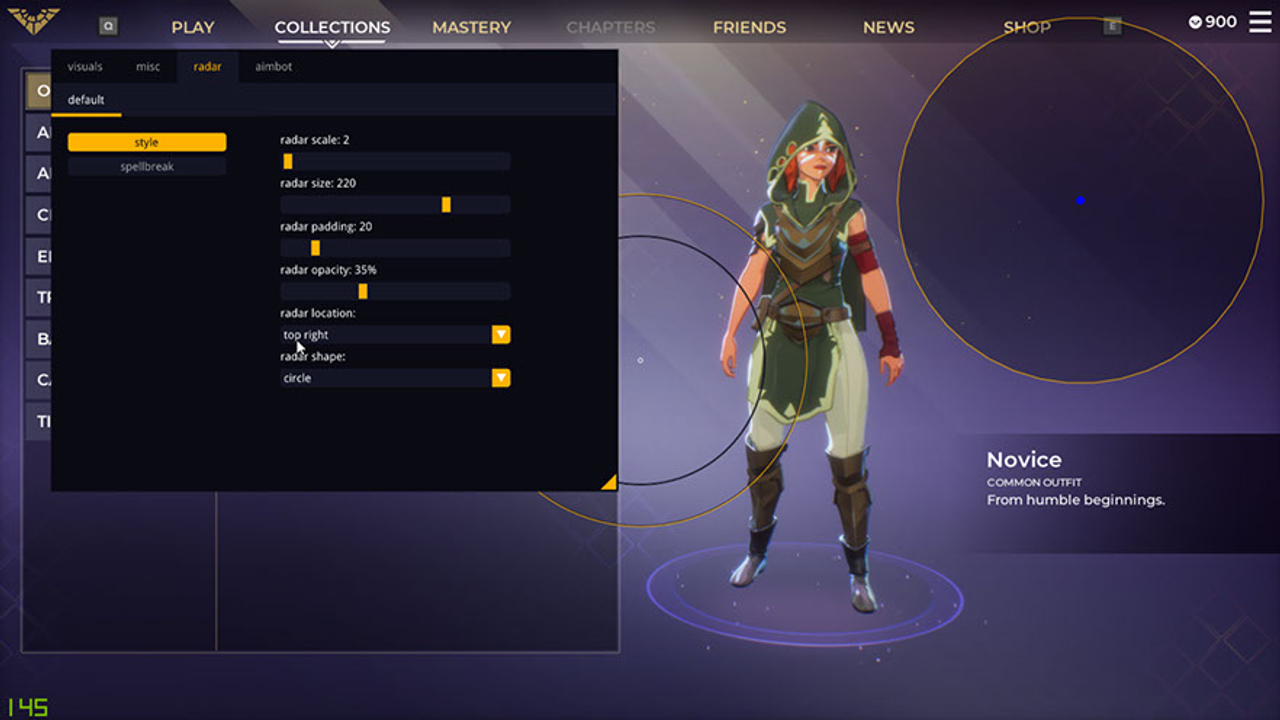The image size is (1280, 720).
Task: Open the PLAY menu
Action: tap(192, 27)
